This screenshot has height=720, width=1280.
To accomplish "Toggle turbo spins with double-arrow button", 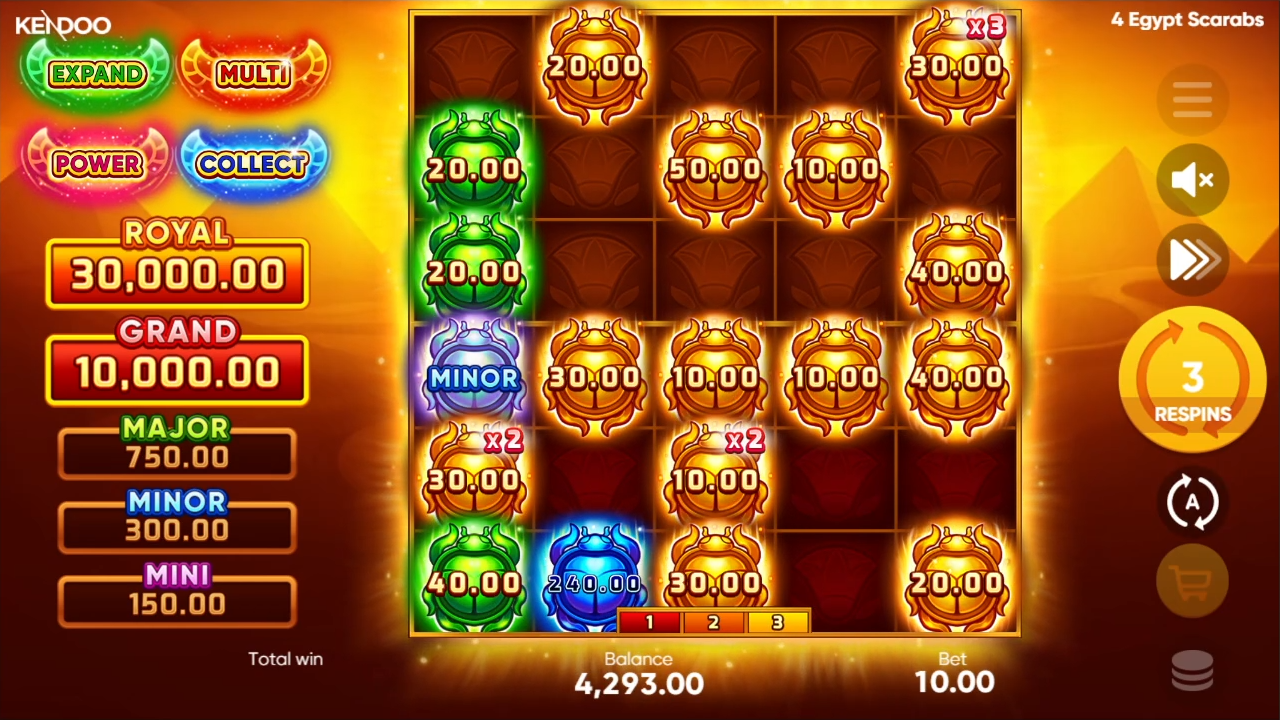I will pos(1191,260).
